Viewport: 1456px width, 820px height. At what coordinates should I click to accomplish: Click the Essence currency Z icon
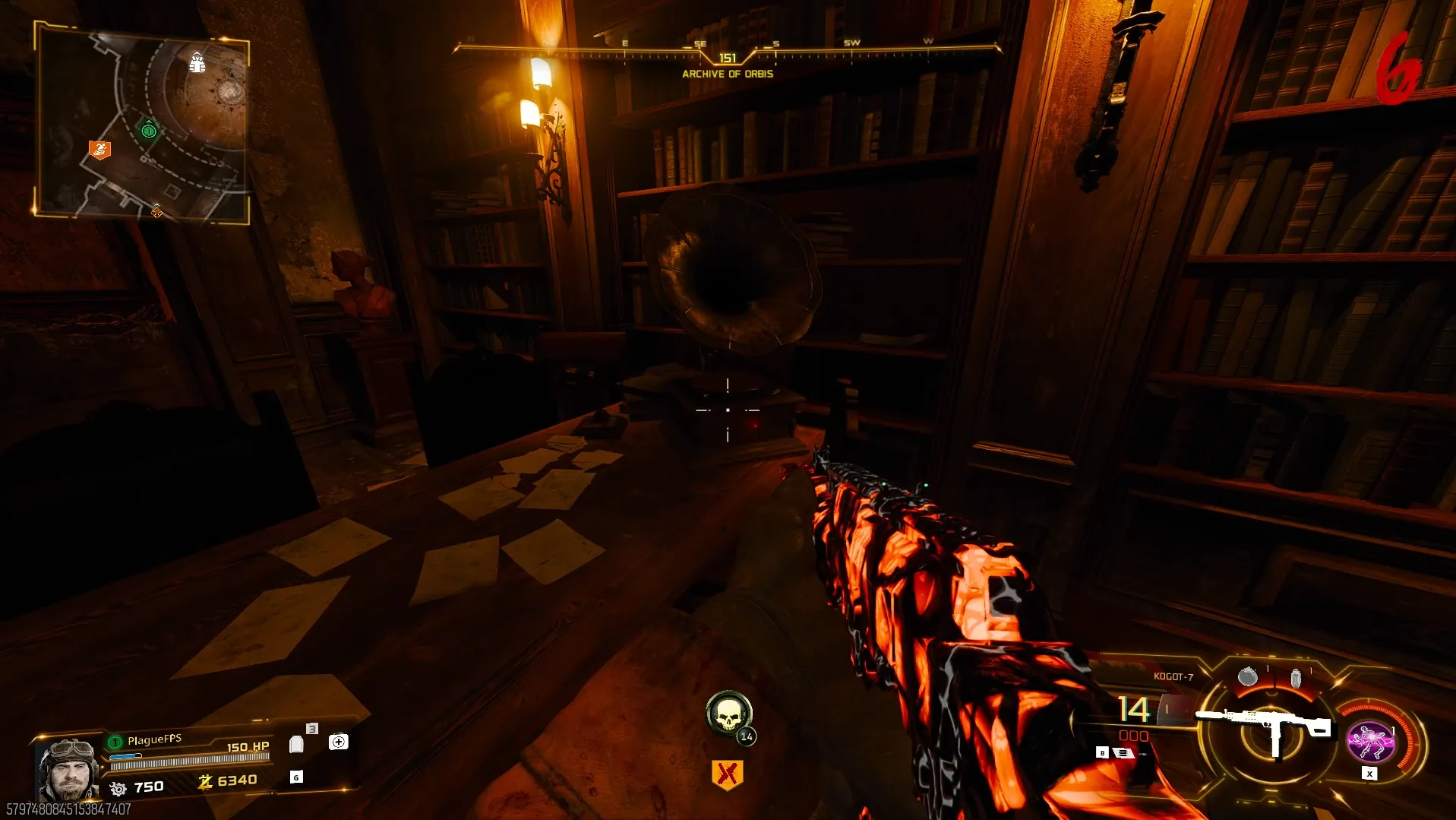[x=205, y=781]
